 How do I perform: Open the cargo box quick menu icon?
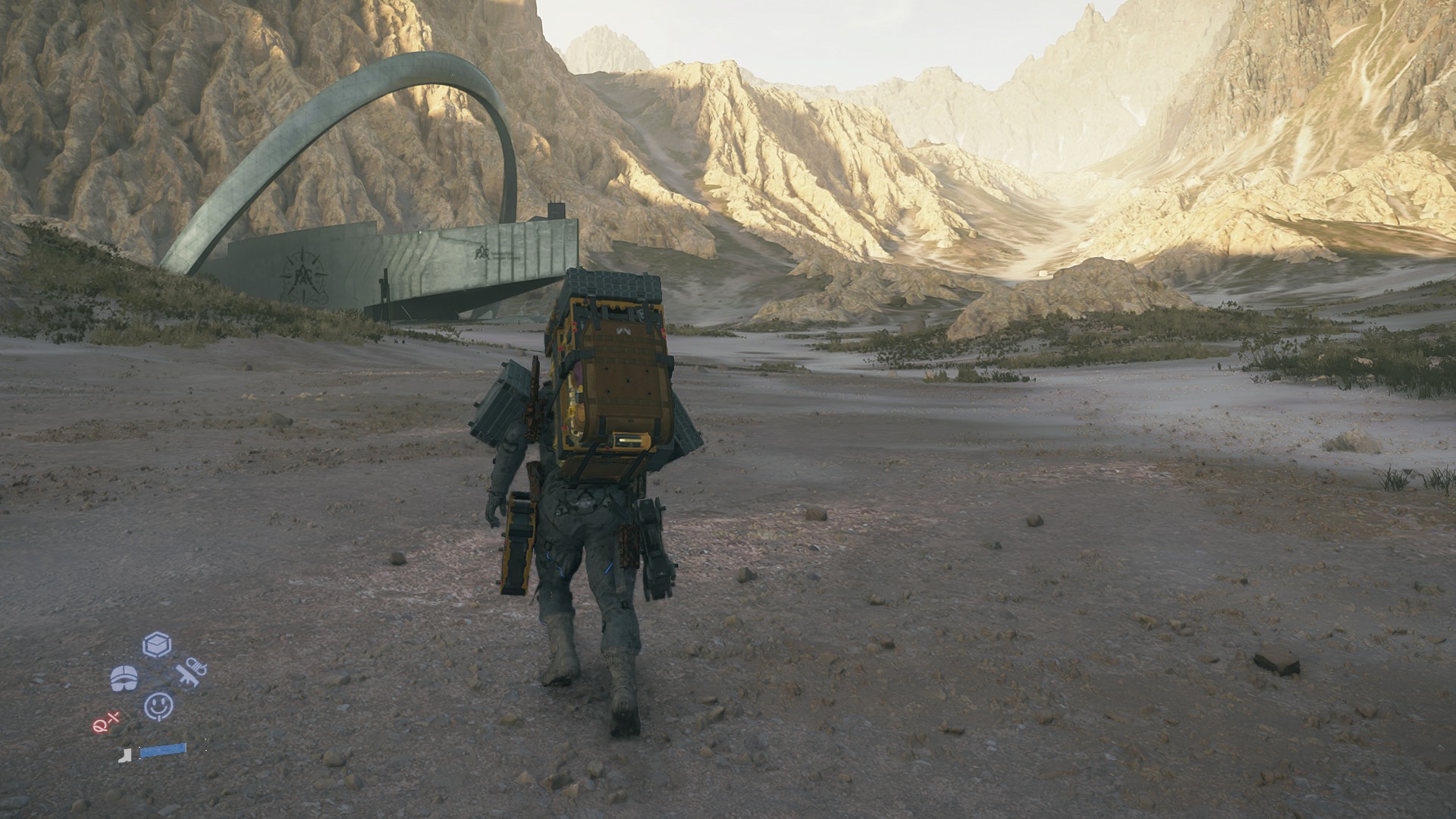(157, 645)
